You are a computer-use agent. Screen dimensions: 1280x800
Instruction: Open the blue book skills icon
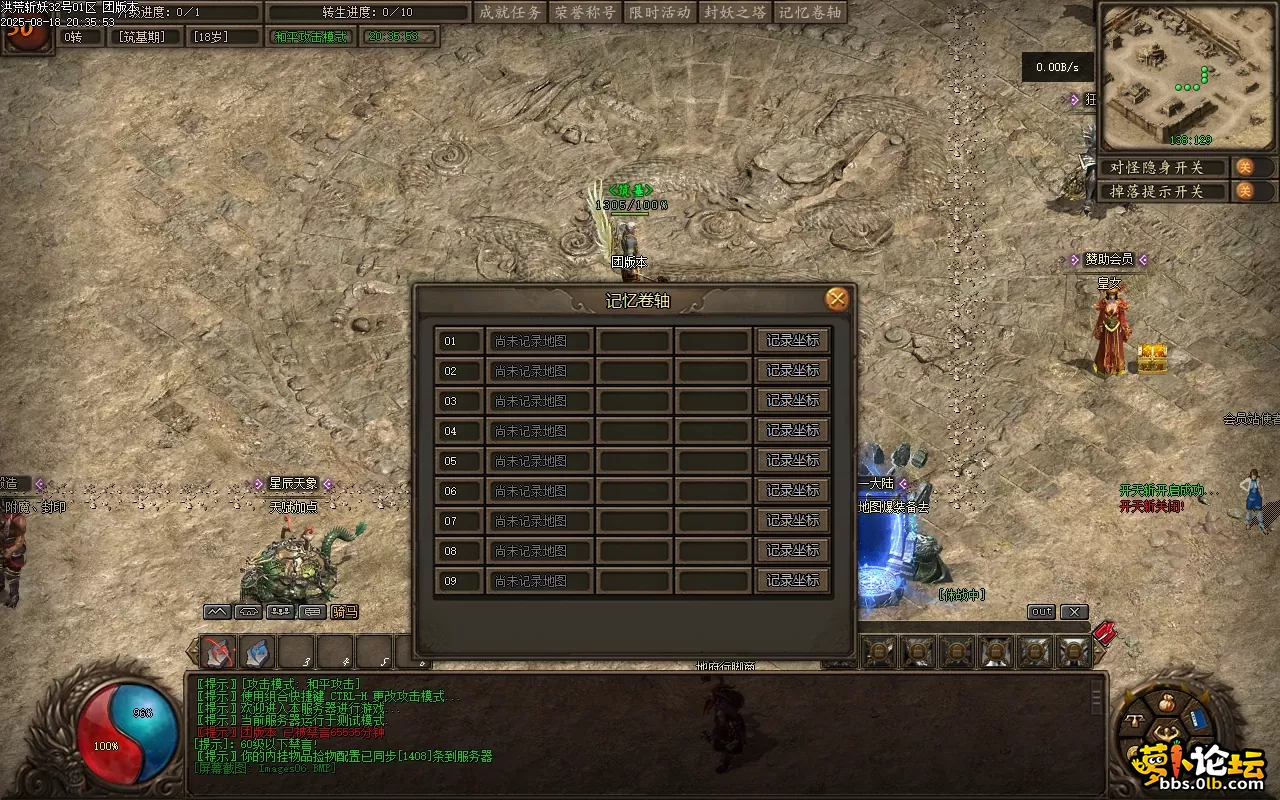pyautogui.click(x=1200, y=719)
